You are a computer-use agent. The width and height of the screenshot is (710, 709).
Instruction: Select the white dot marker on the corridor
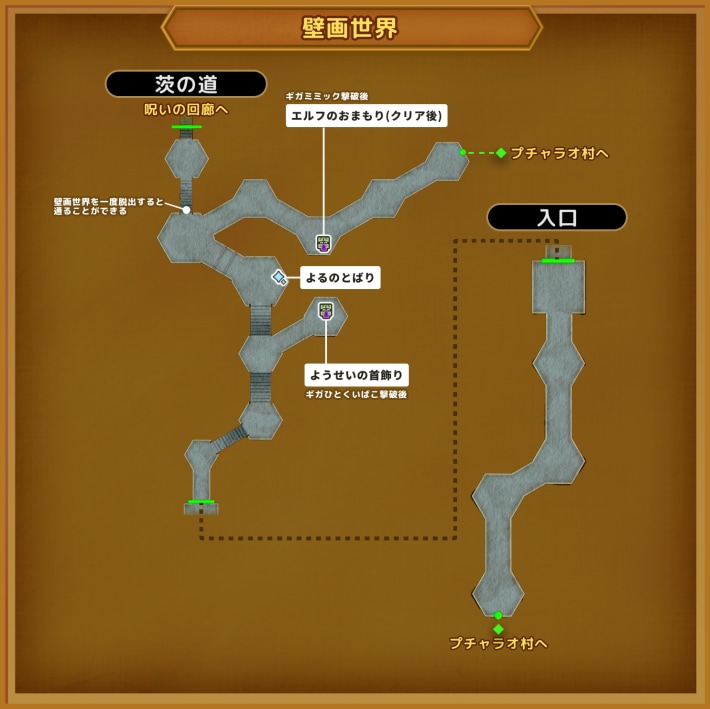click(186, 210)
